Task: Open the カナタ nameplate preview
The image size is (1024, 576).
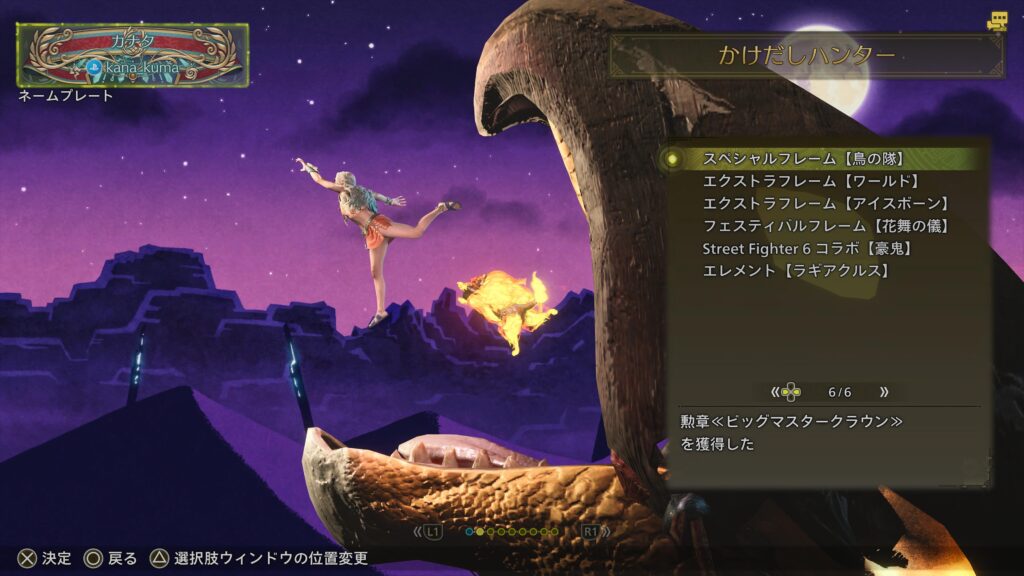Action: (x=133, y=54)
